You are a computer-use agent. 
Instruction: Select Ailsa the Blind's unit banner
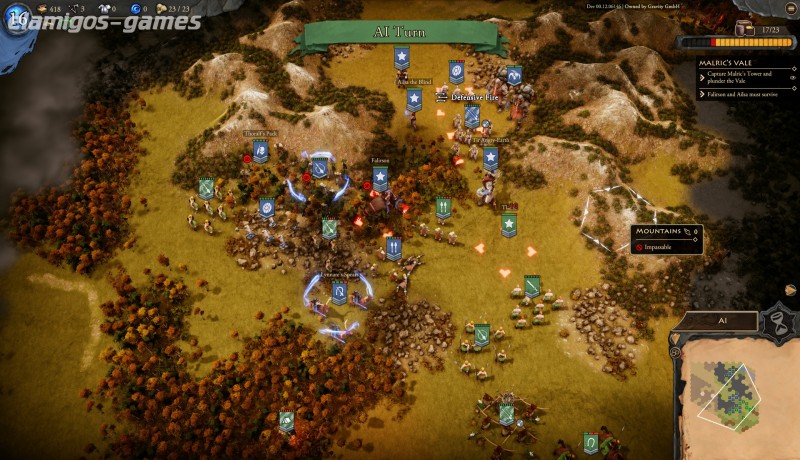pos(413,99)
